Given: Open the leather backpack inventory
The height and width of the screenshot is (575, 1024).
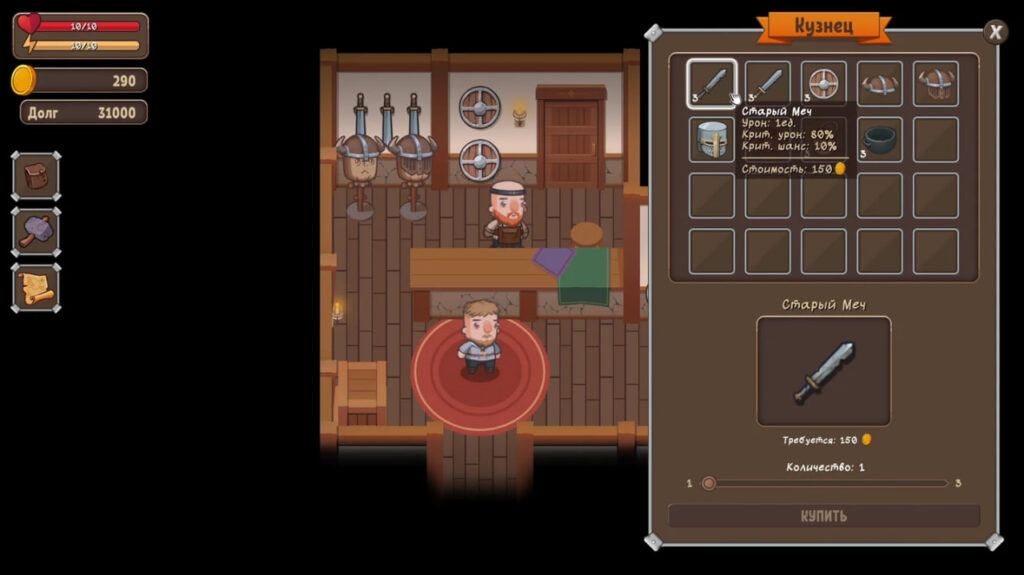Looking at the screenshot, I should (x=36, y=177).
